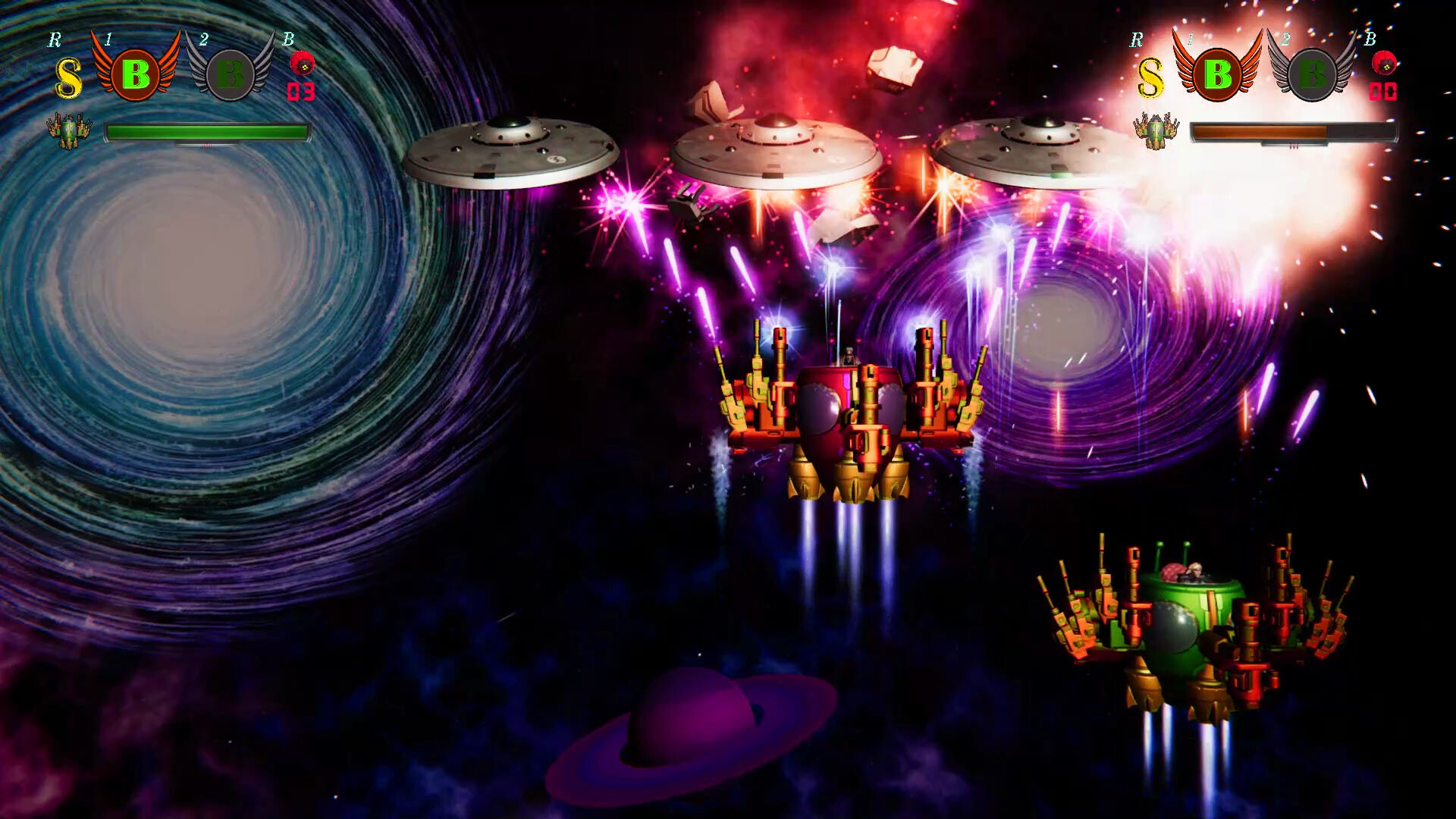Viewport: 1456px width, 819px height.
Task: Select the gold S rank emblem on player one's HUD
Action: [67, 76]
